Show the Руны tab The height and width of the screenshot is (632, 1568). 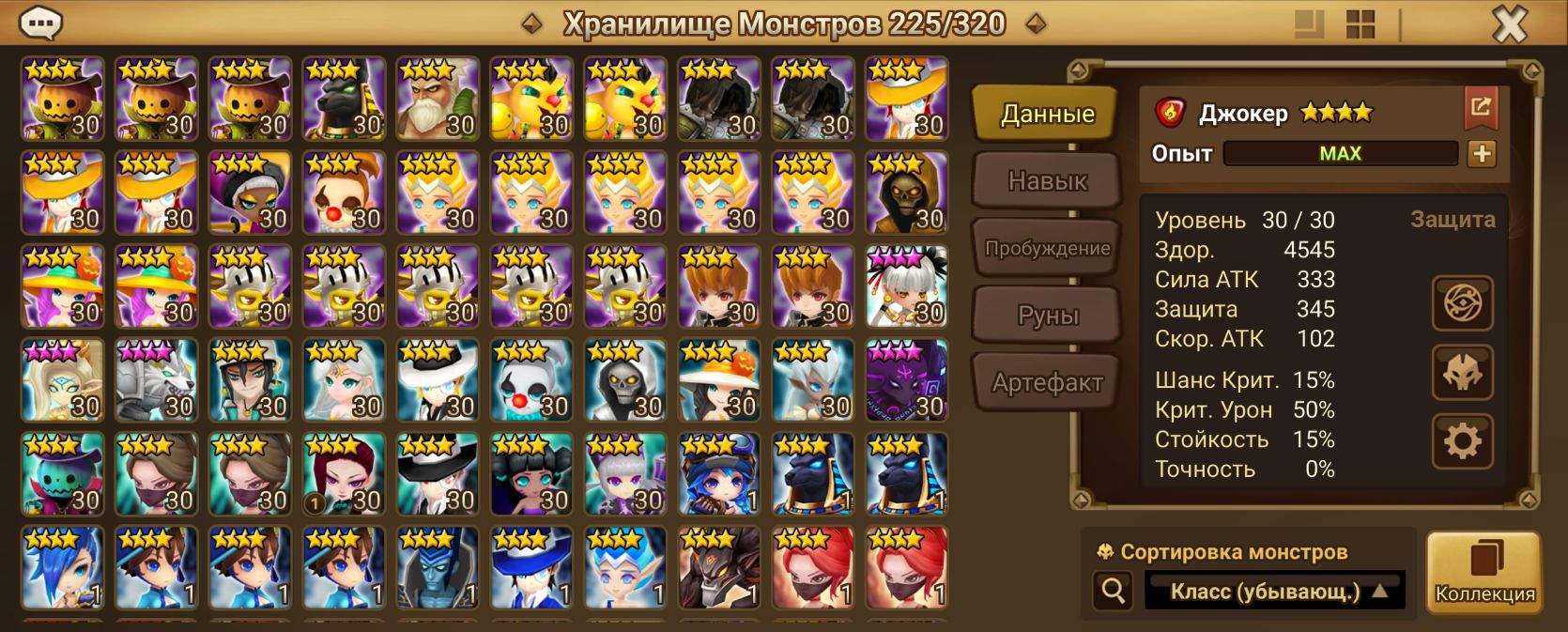point(1047,316)
